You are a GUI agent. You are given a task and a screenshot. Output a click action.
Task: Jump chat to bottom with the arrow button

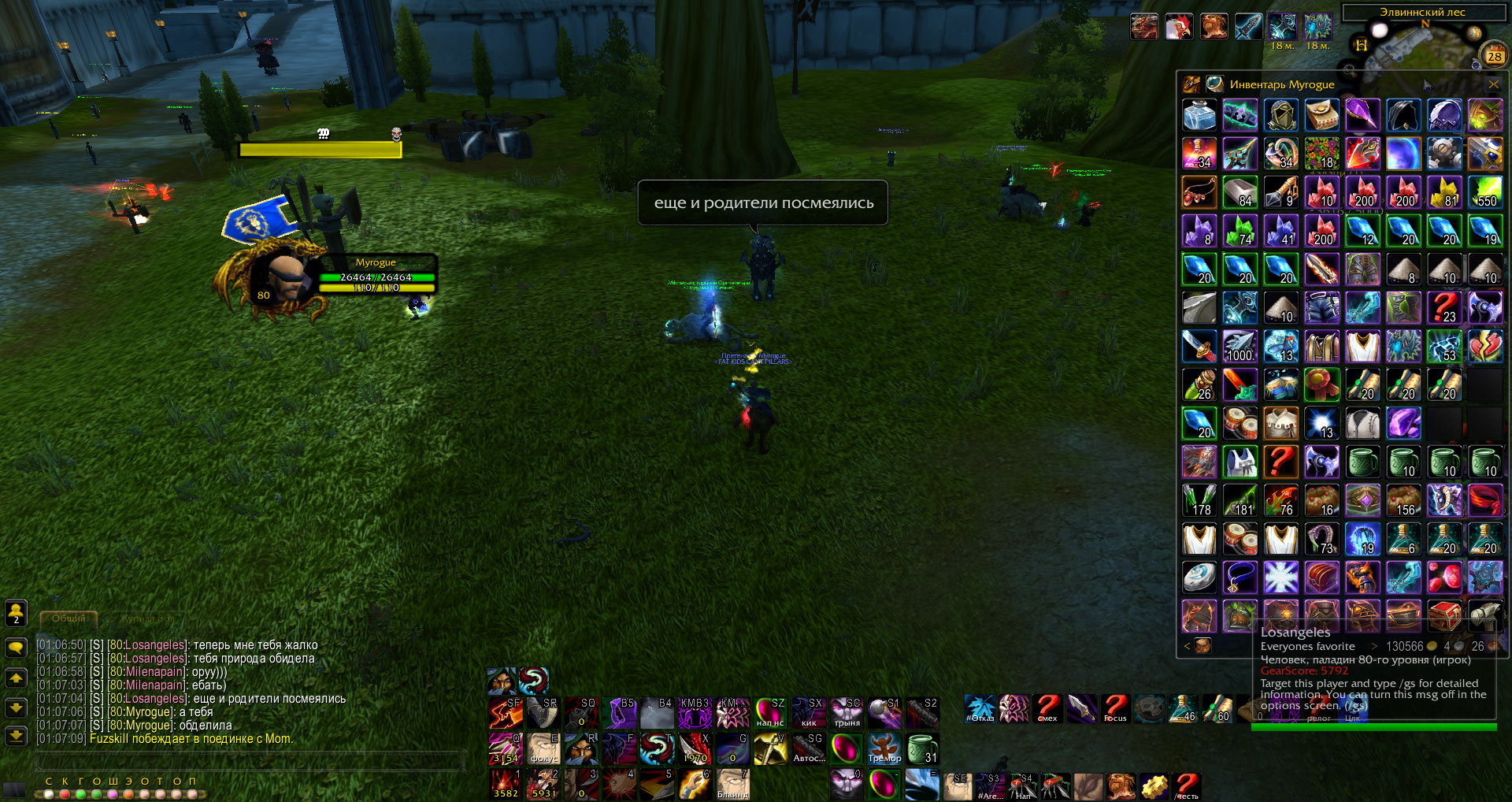(x=16, y=736)
